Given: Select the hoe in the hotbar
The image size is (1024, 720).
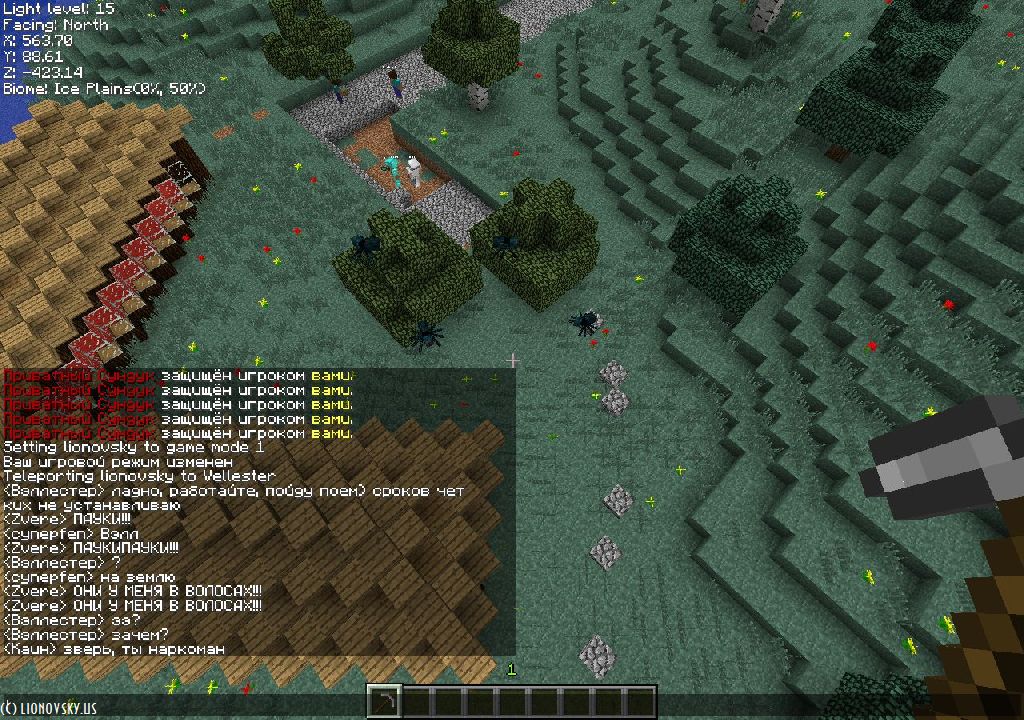Looking at the screenshot, I should pyautogui.click(x=384, y=702).
